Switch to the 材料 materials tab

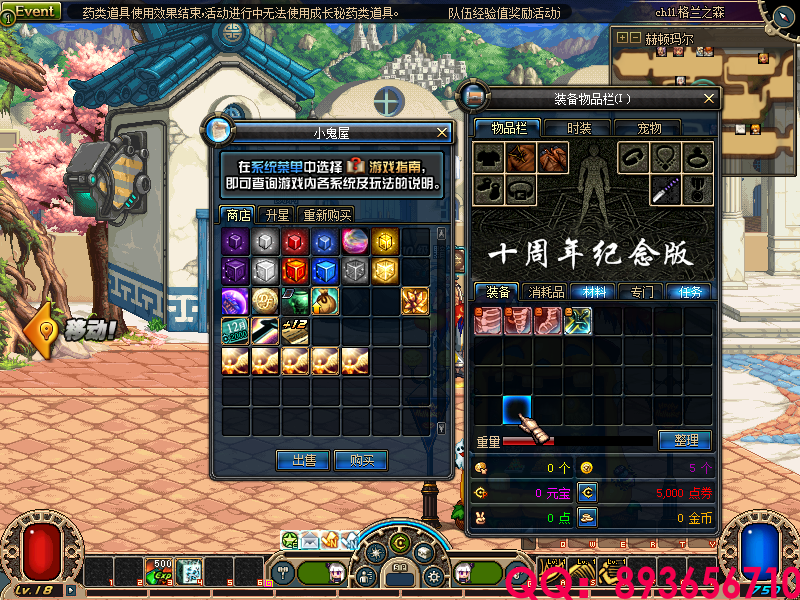click(594, 292)
